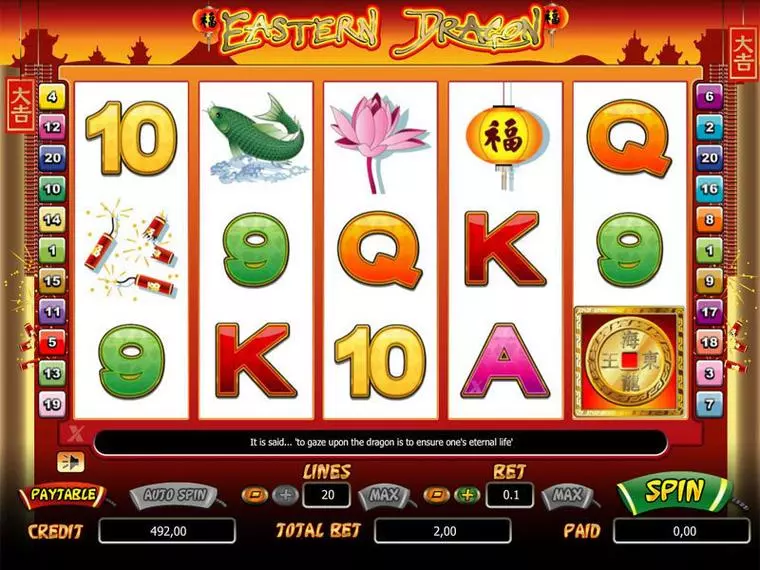
Task: Choose the MAX bet button
Action: (567, 495)
